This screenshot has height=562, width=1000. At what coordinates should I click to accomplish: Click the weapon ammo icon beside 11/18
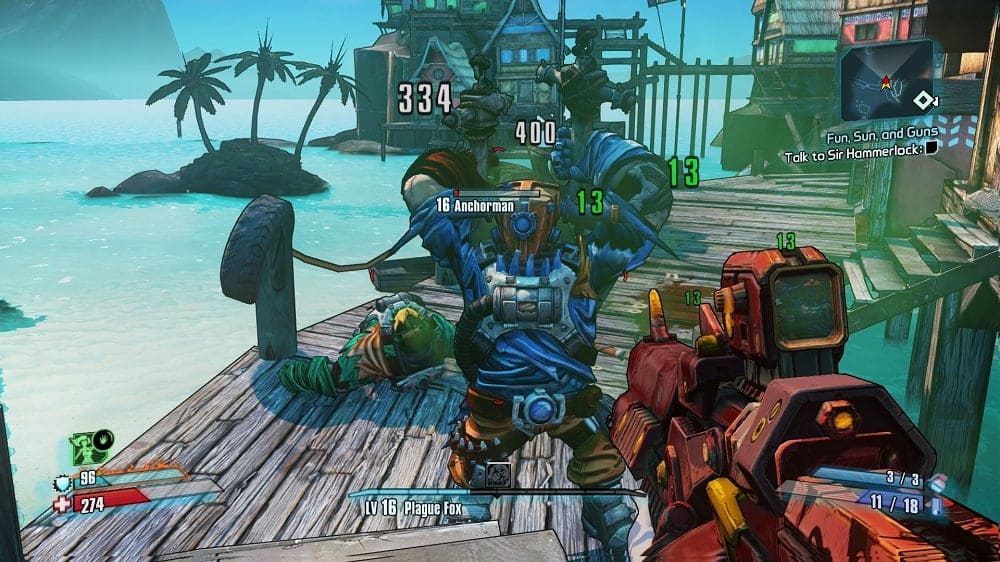click(x=937, y=508)
